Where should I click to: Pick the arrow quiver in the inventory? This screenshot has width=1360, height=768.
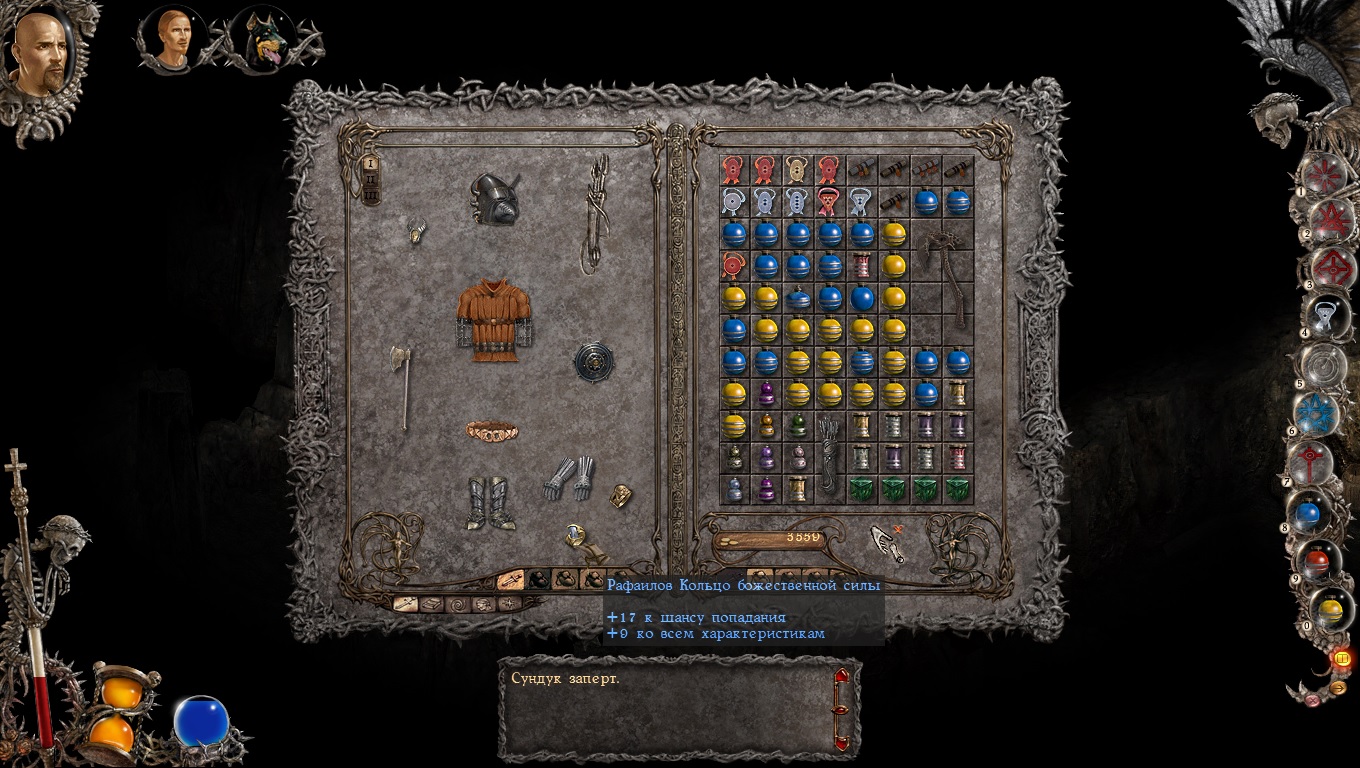tap(829, 455)
